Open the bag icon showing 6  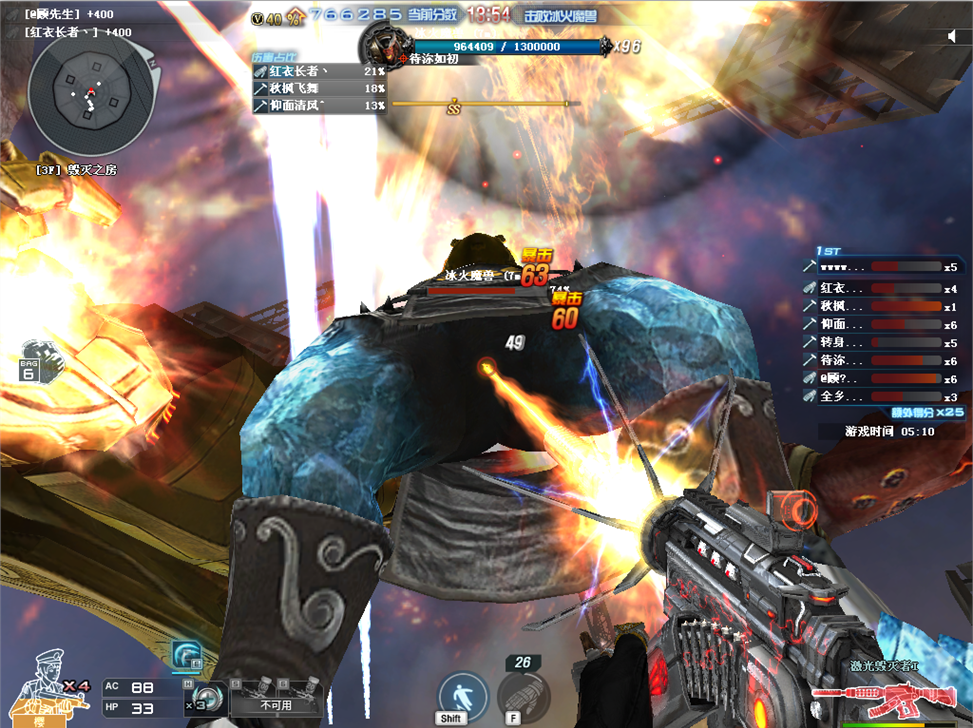tap(35, 362)
